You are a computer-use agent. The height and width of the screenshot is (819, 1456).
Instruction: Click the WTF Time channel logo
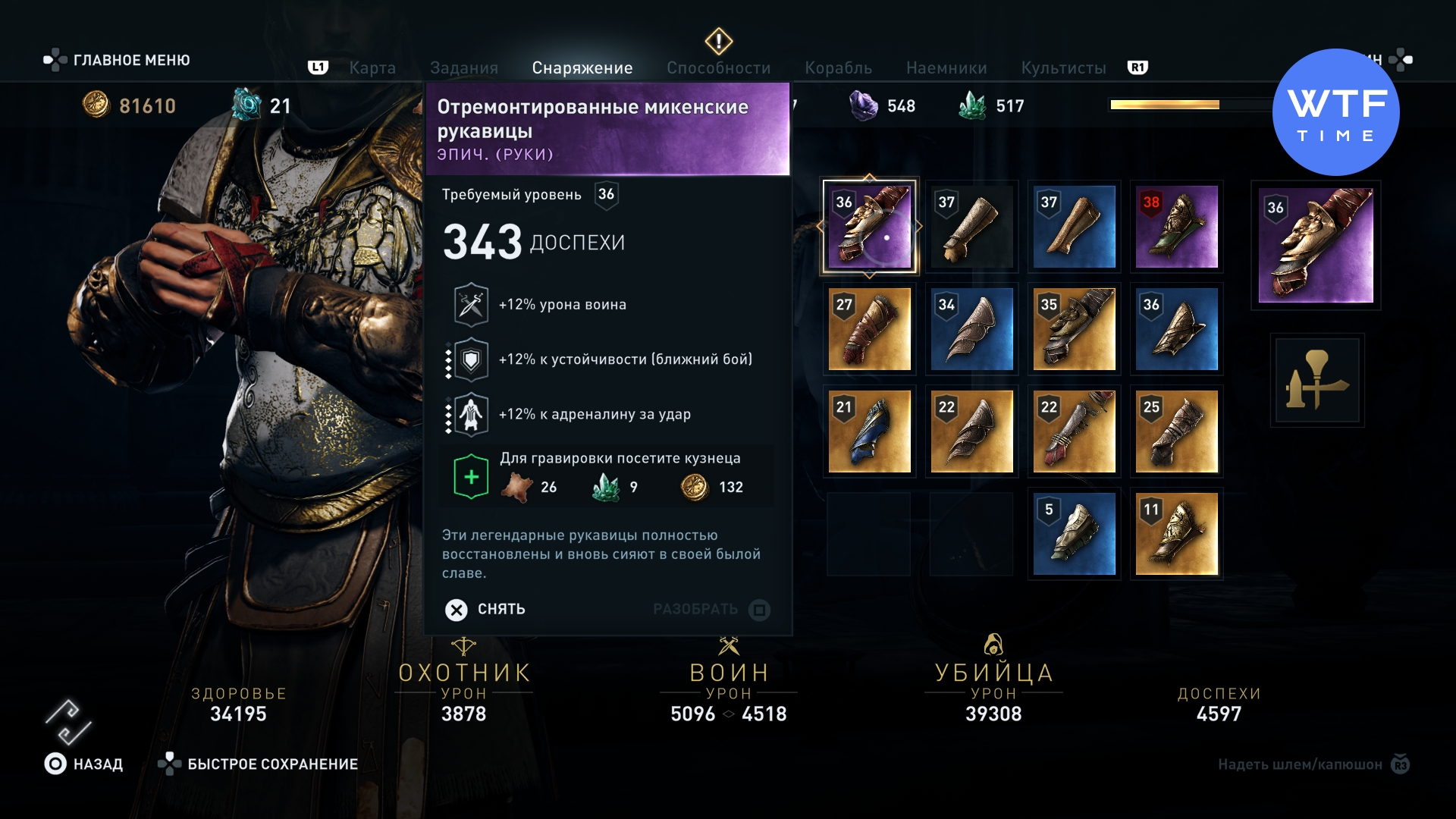[1336, 112]
